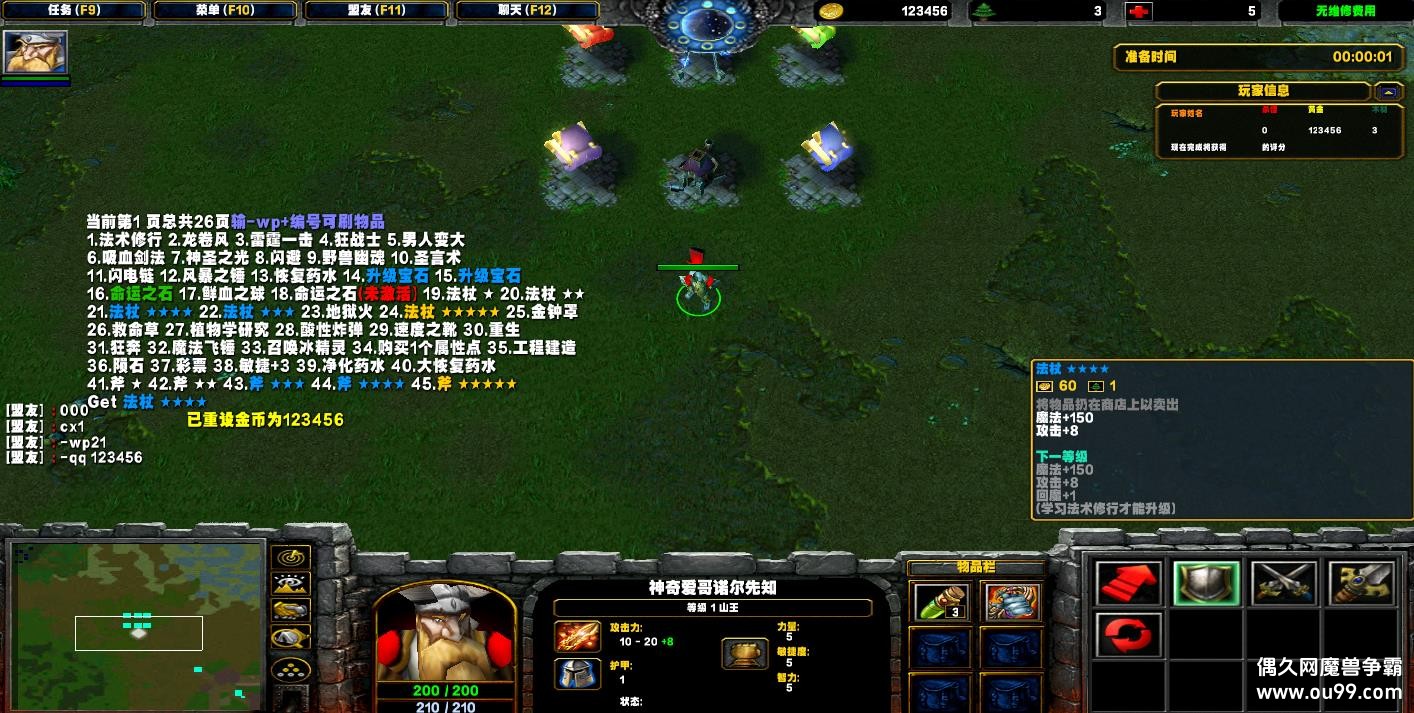Click the sword hilt Patrol command

[x=1361, y=583]
